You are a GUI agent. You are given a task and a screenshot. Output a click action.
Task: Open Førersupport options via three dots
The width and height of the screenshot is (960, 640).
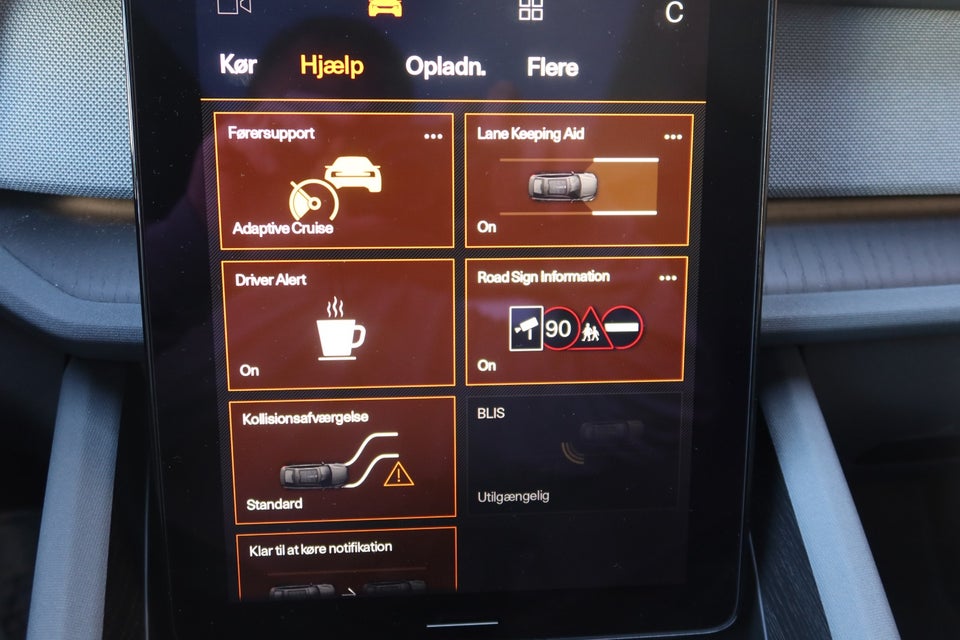[x=433, y=136]
